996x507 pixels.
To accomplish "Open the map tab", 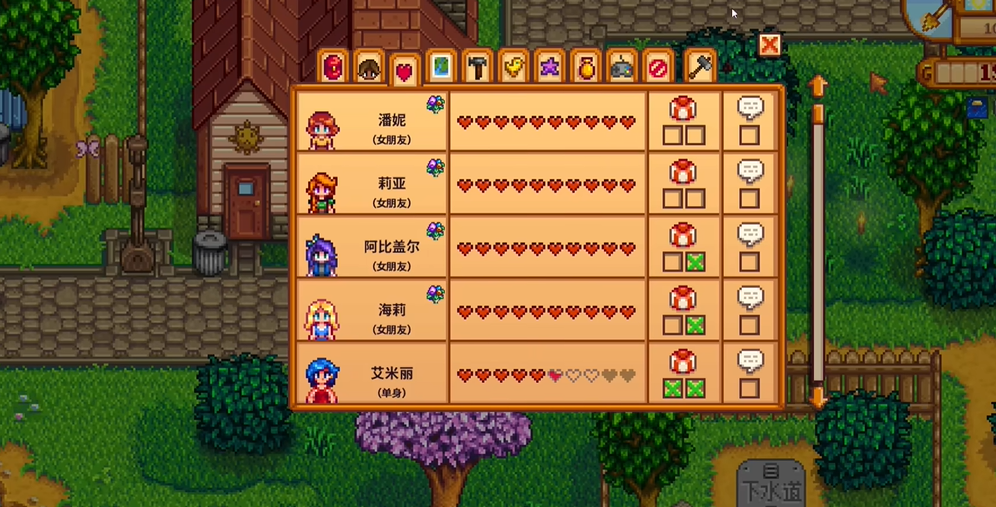I will [x=439, y=68].
